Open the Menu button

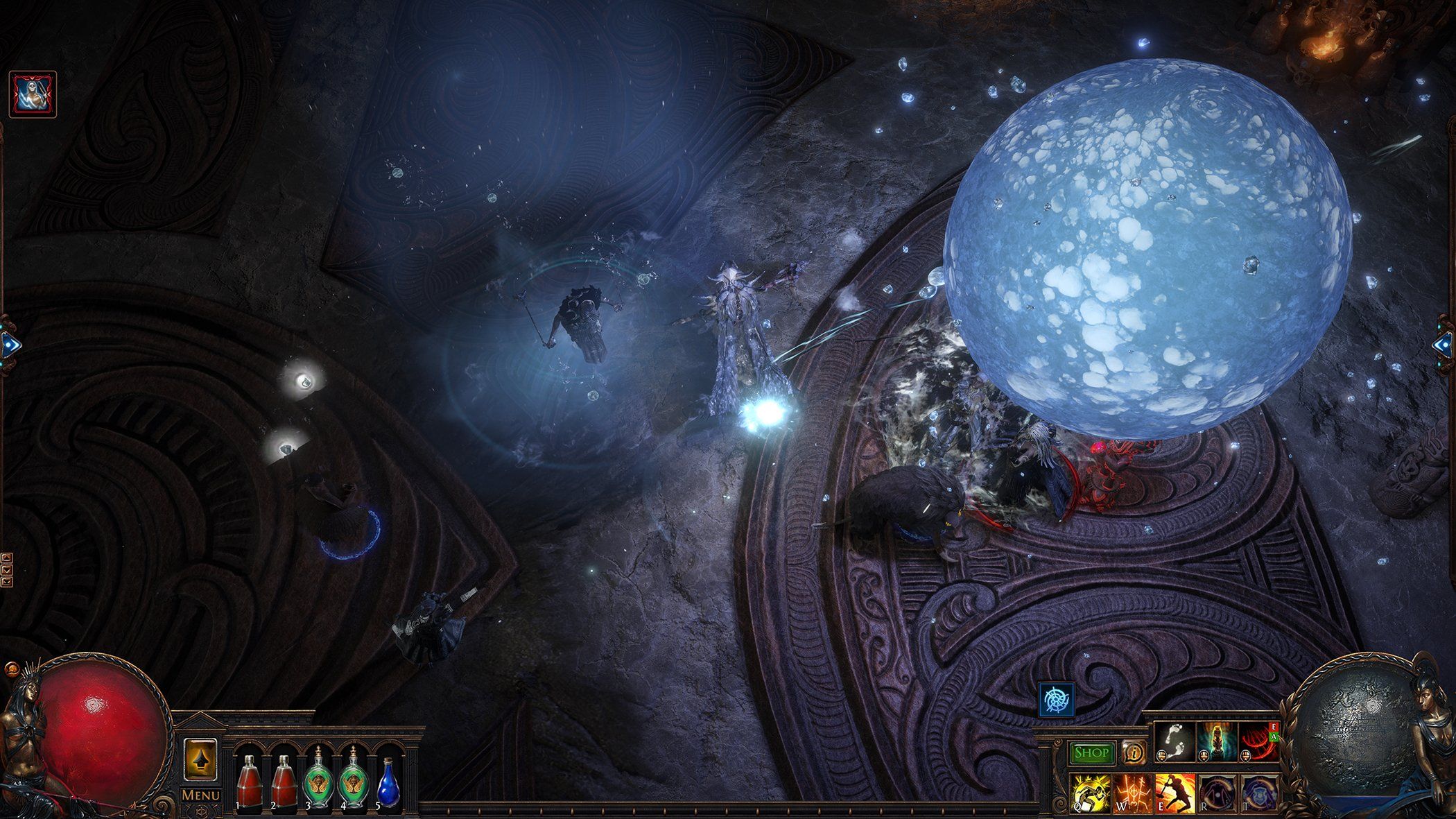tap(201, 795)
